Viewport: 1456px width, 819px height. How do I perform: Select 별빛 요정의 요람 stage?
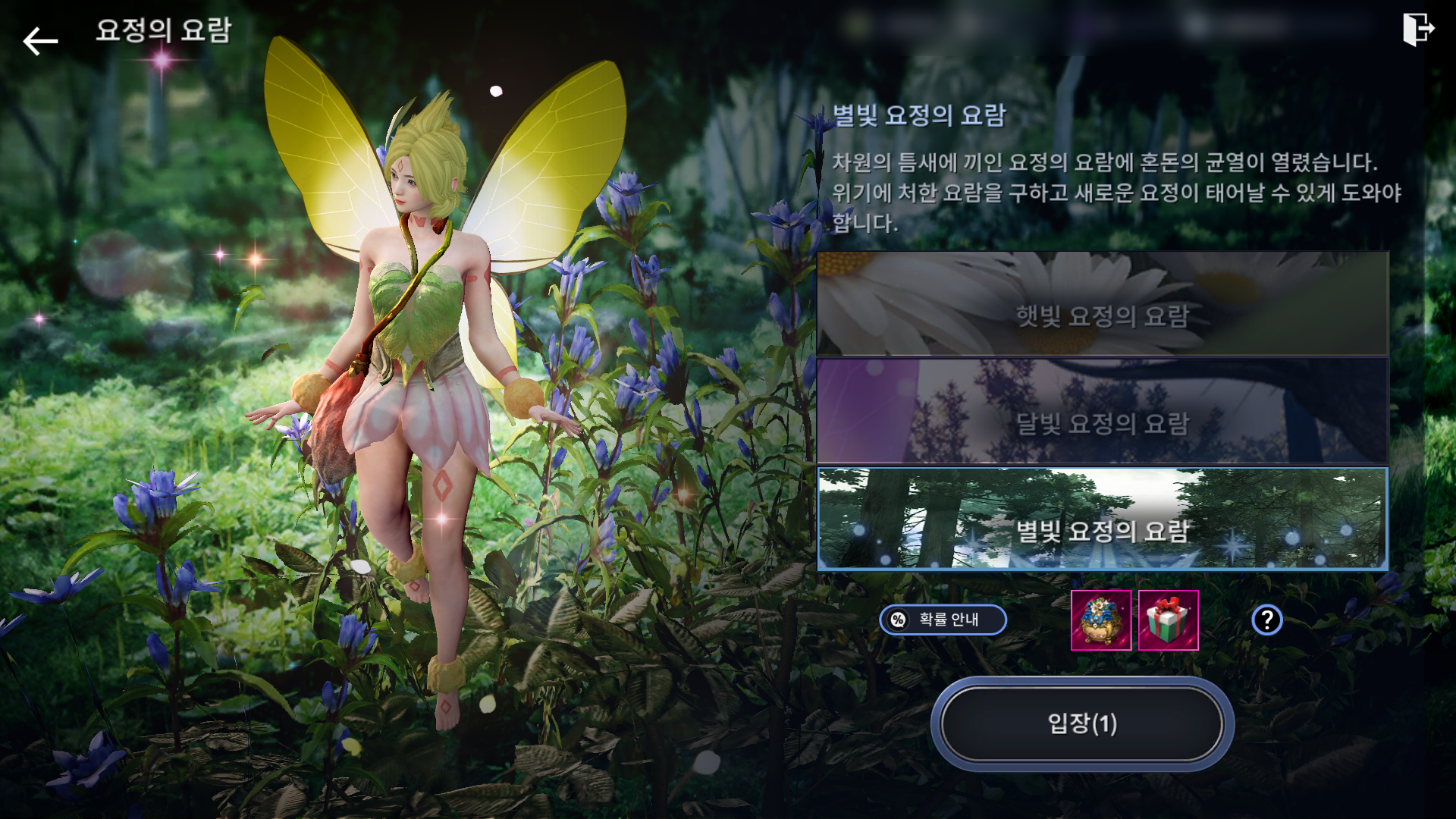pos(1102,519)
